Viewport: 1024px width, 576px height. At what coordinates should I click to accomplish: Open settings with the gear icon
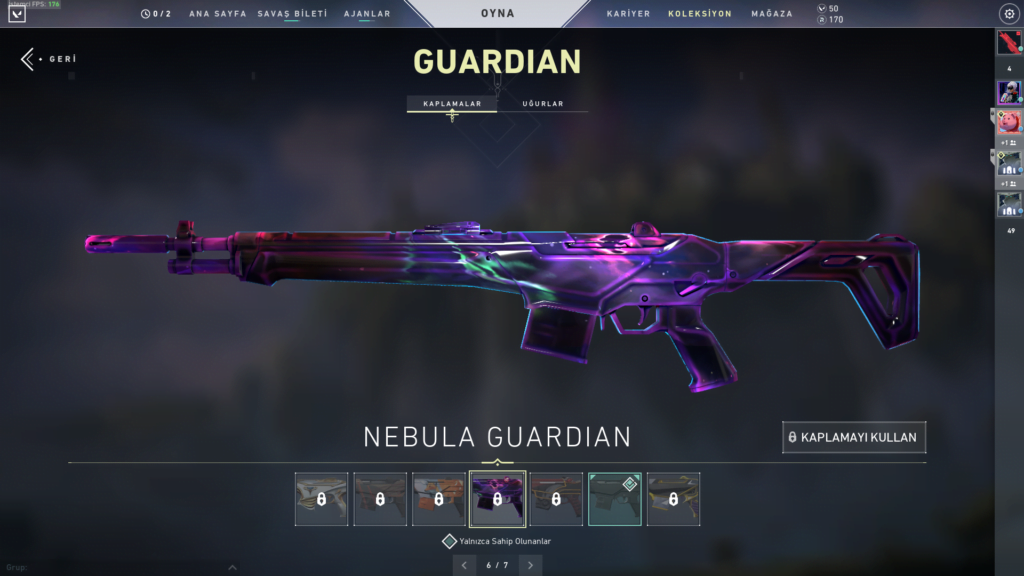coord(1008,14)
